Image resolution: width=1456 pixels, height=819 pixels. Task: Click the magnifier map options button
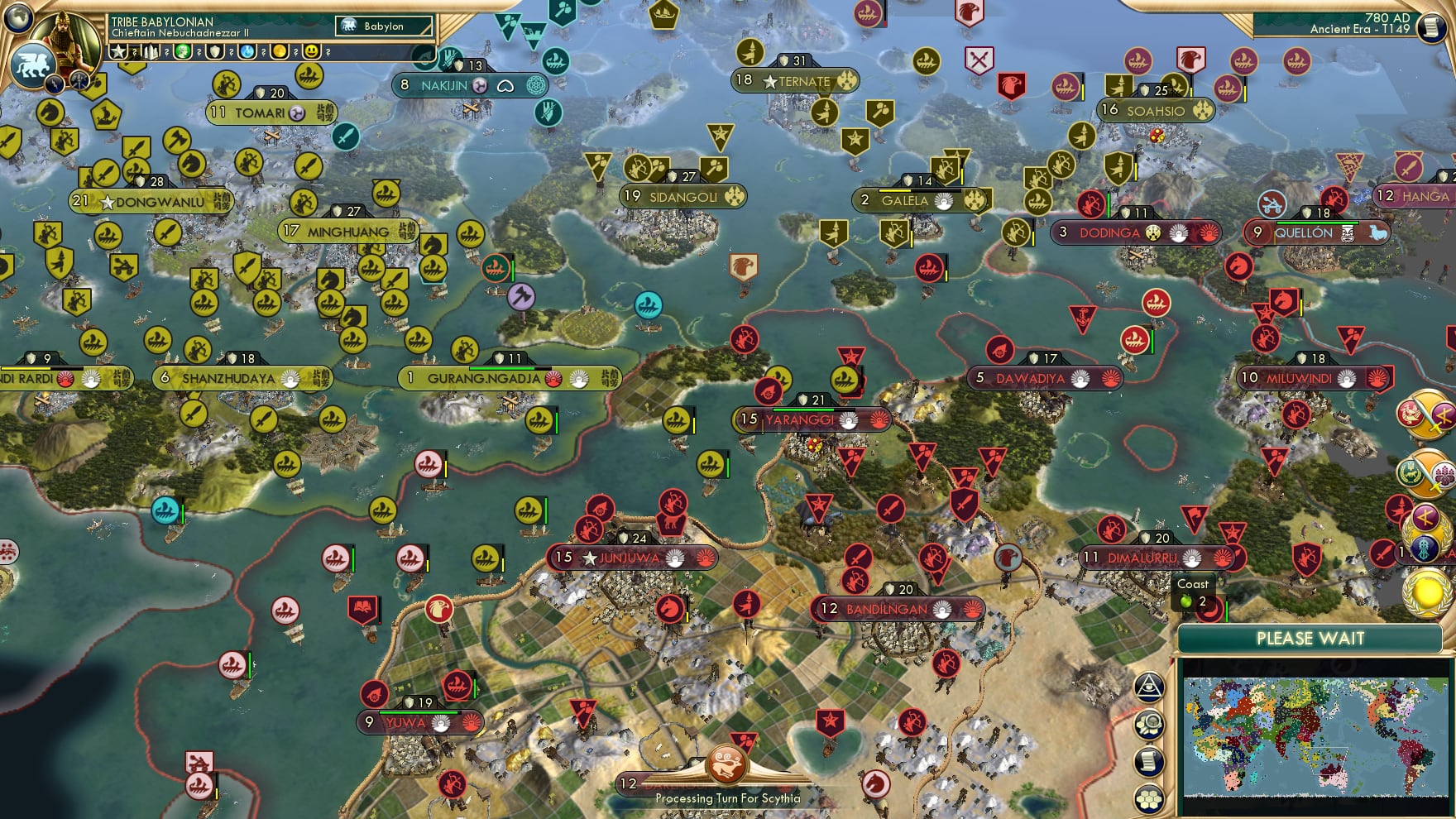(1149, 725)
